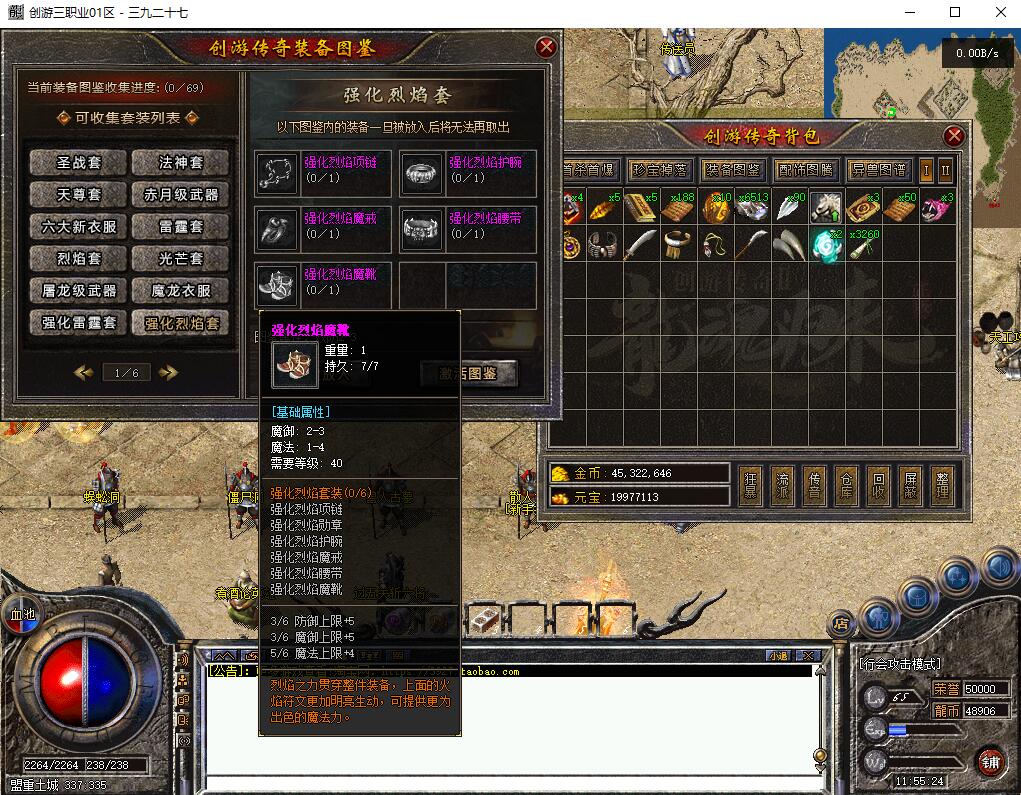Show the 屠龙级武器 collection
The image size is (1021, 795).
pos(78,291)
